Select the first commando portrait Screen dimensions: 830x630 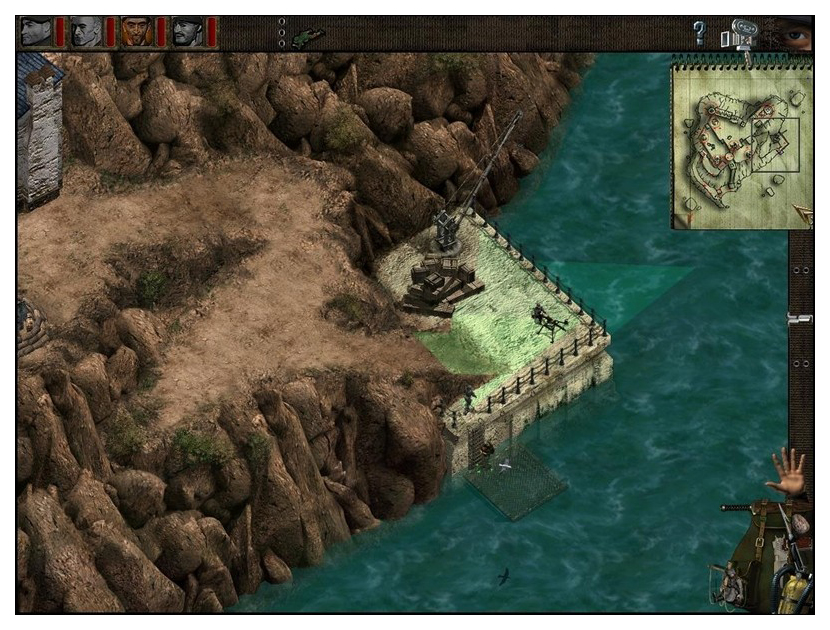pyautogui.click(x=36, y=32)
